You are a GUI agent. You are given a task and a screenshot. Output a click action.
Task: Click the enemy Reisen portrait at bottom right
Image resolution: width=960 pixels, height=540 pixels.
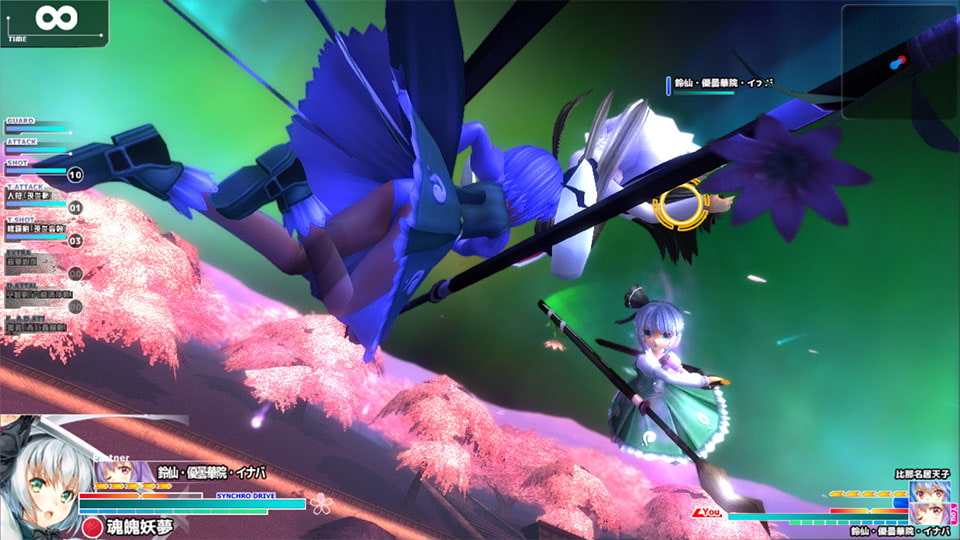click(928, 516)
